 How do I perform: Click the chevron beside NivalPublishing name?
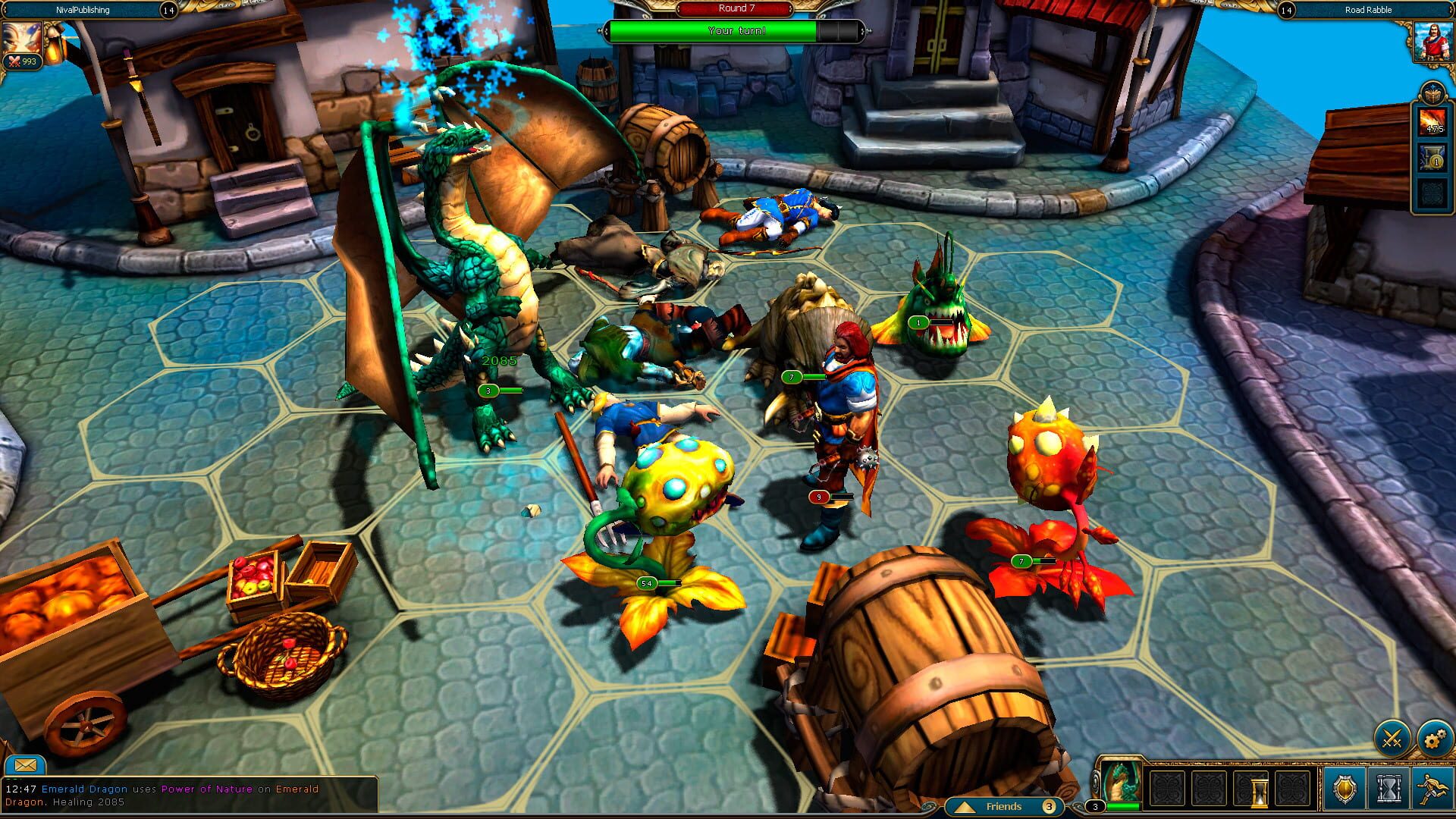point(6,10)
